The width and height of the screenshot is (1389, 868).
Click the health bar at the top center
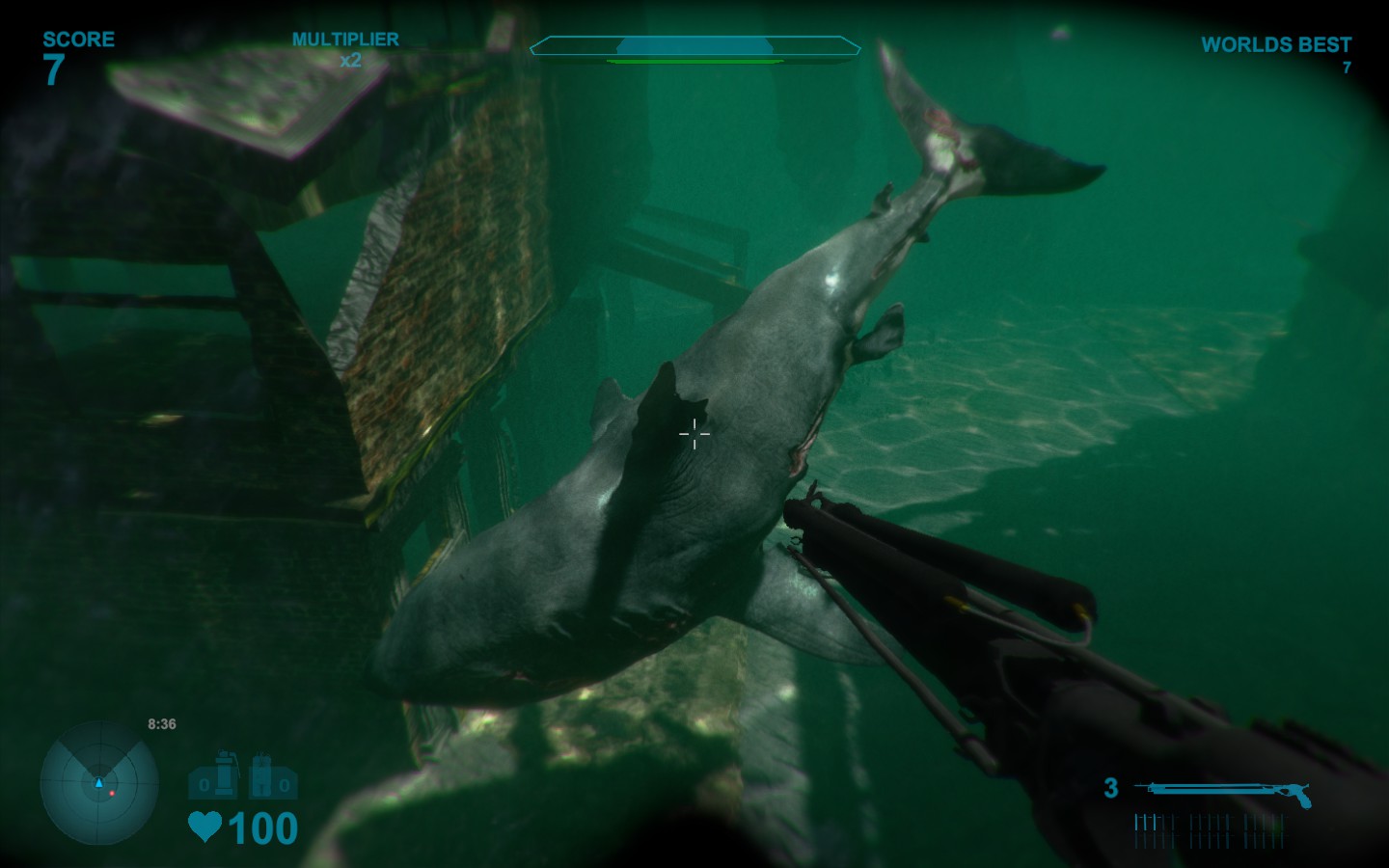click(694, 43)
